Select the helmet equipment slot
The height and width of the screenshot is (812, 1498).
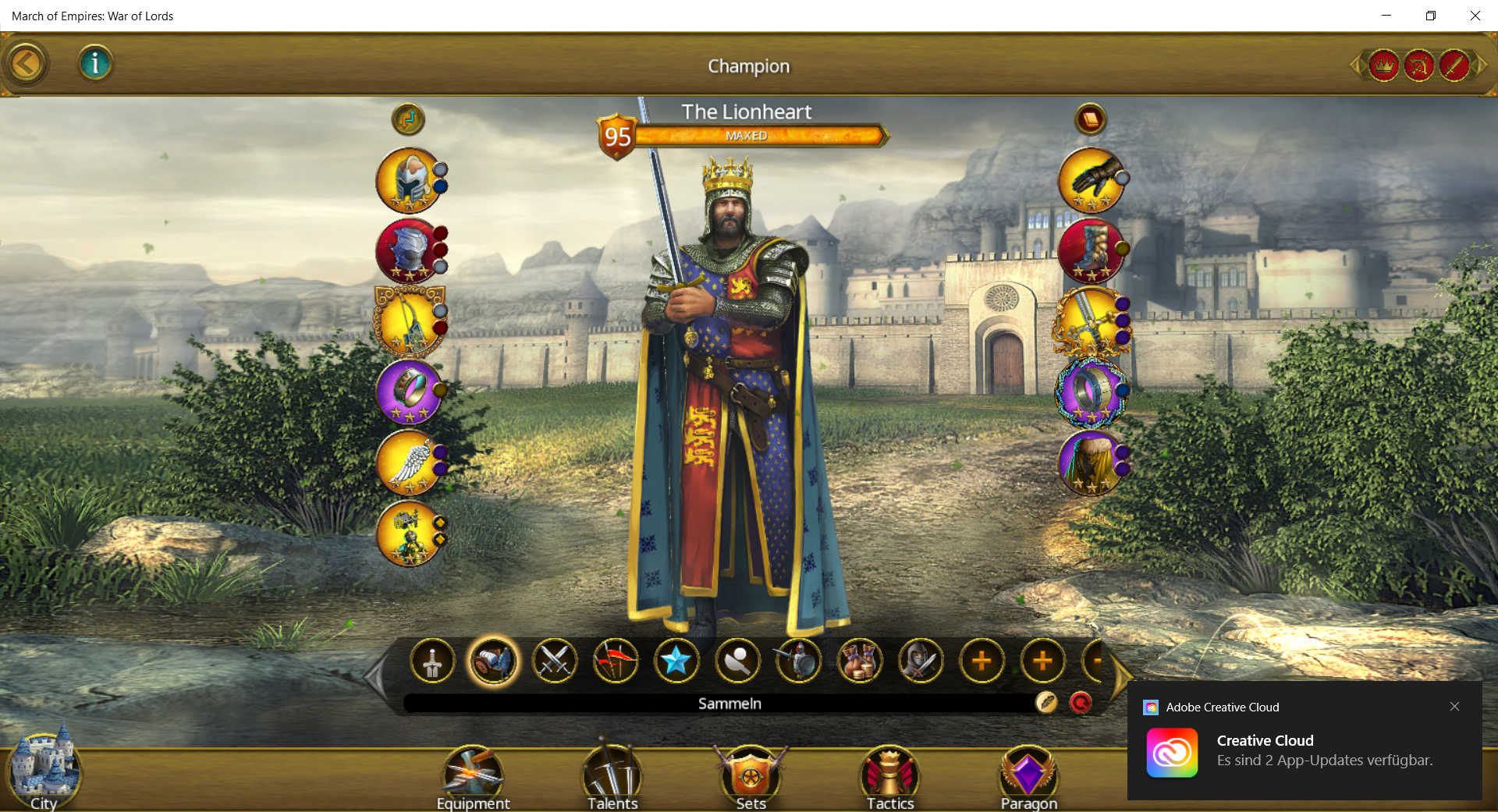point(410,180)
